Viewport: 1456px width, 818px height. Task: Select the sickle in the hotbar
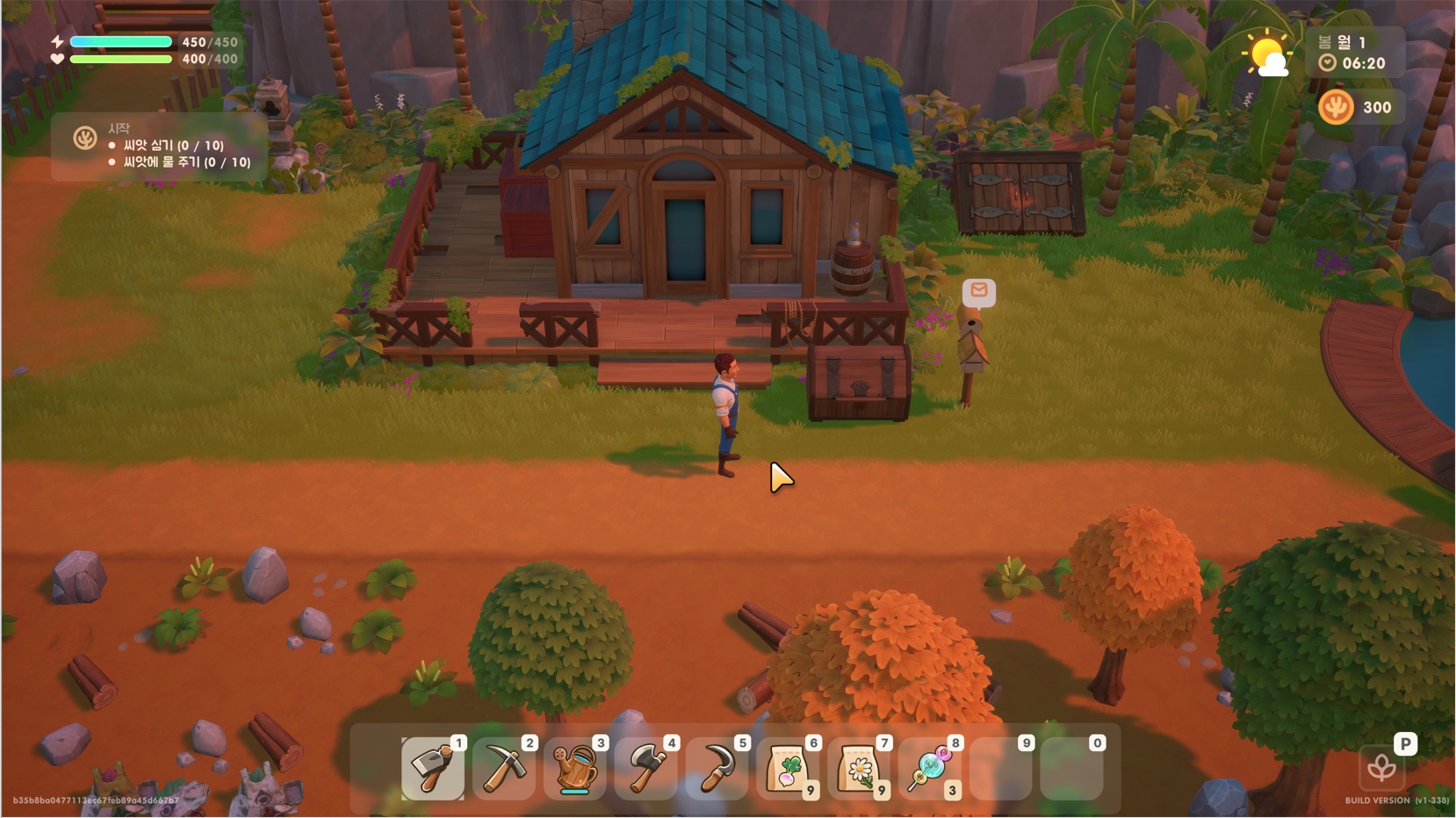(x=717, y=769)
